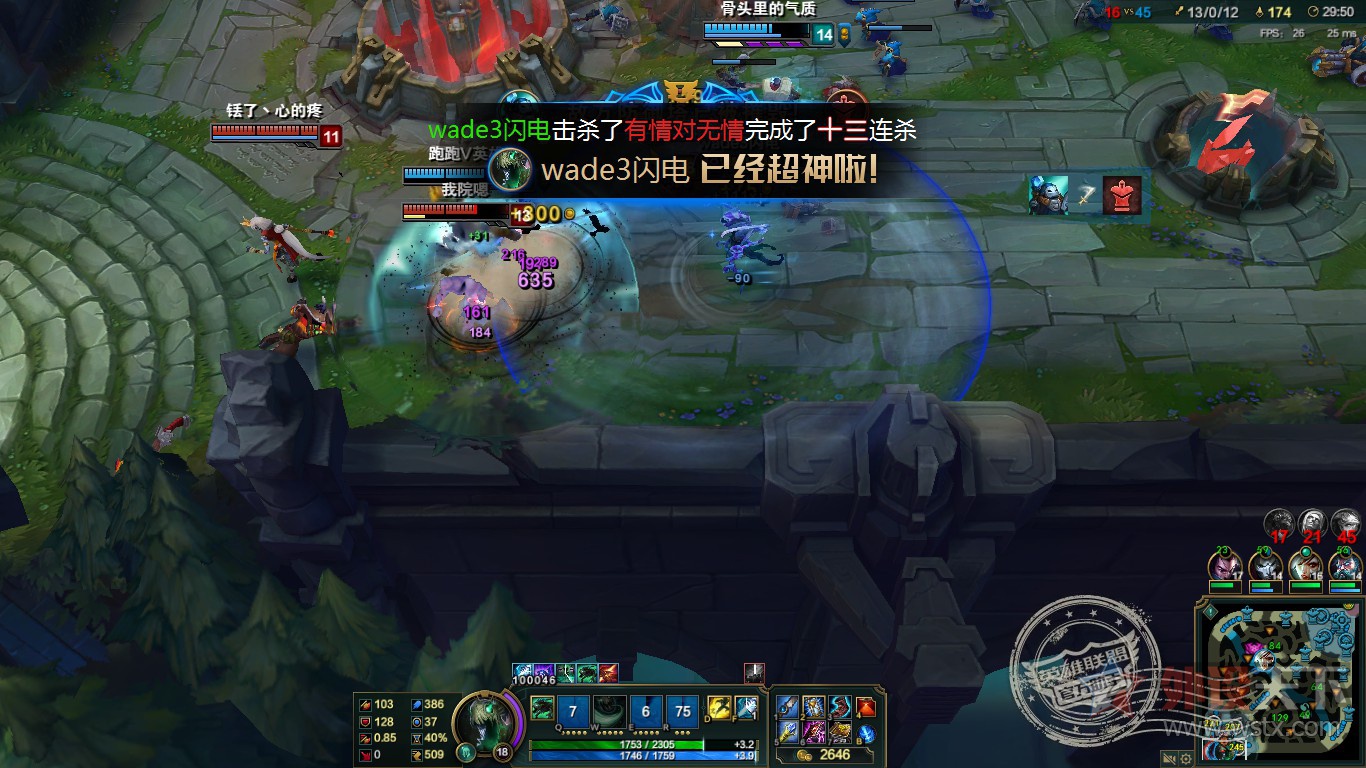
Task: Click the dead enemy portrait with 45 second timer
Action: pyautogui.click(x=1345, y=521)
